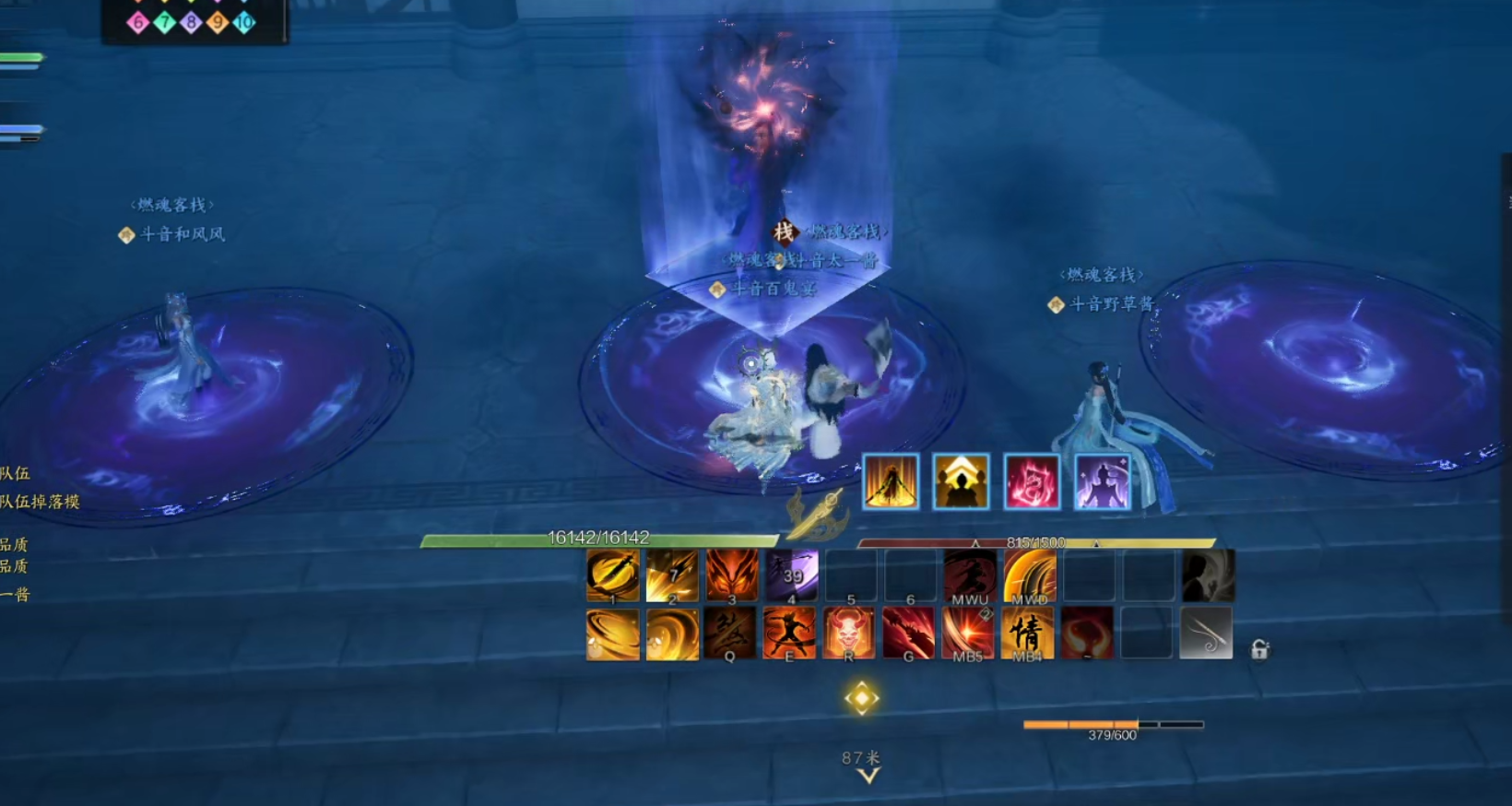Activate the golden crescent skill labeled MWD
The width and height of the screenshot is (1512, 806).
[1029, 575]
